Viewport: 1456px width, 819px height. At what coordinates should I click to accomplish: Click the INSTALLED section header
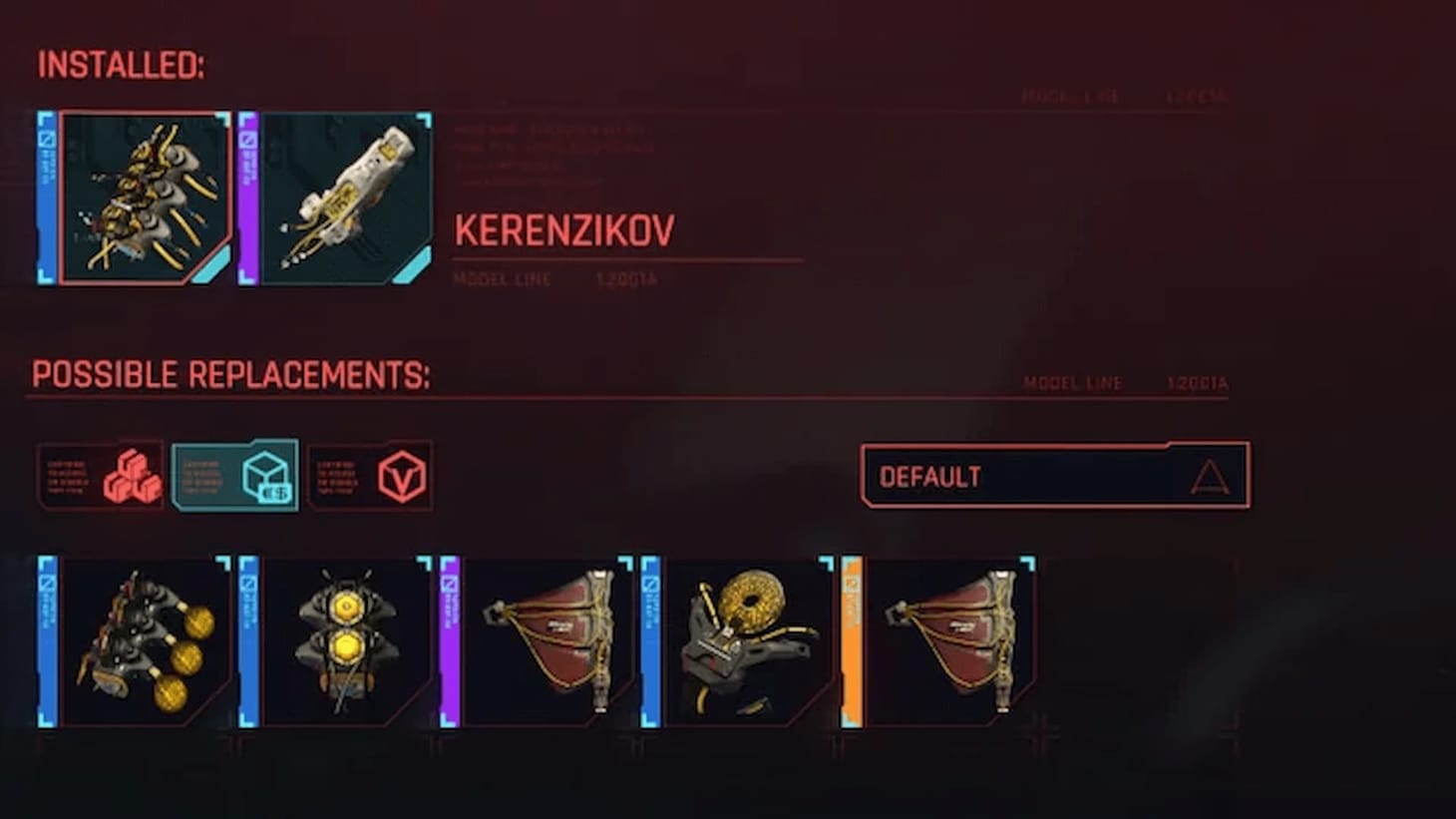click(120, 68)
